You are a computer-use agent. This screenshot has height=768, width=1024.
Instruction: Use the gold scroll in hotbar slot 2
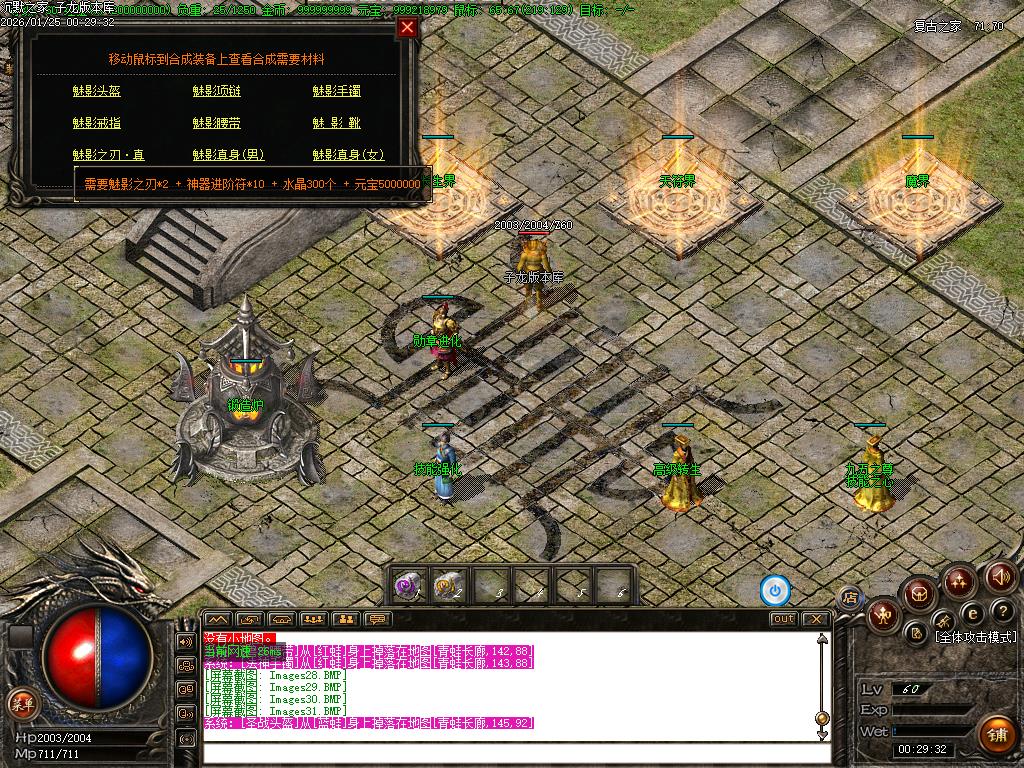tap(447, 585)
